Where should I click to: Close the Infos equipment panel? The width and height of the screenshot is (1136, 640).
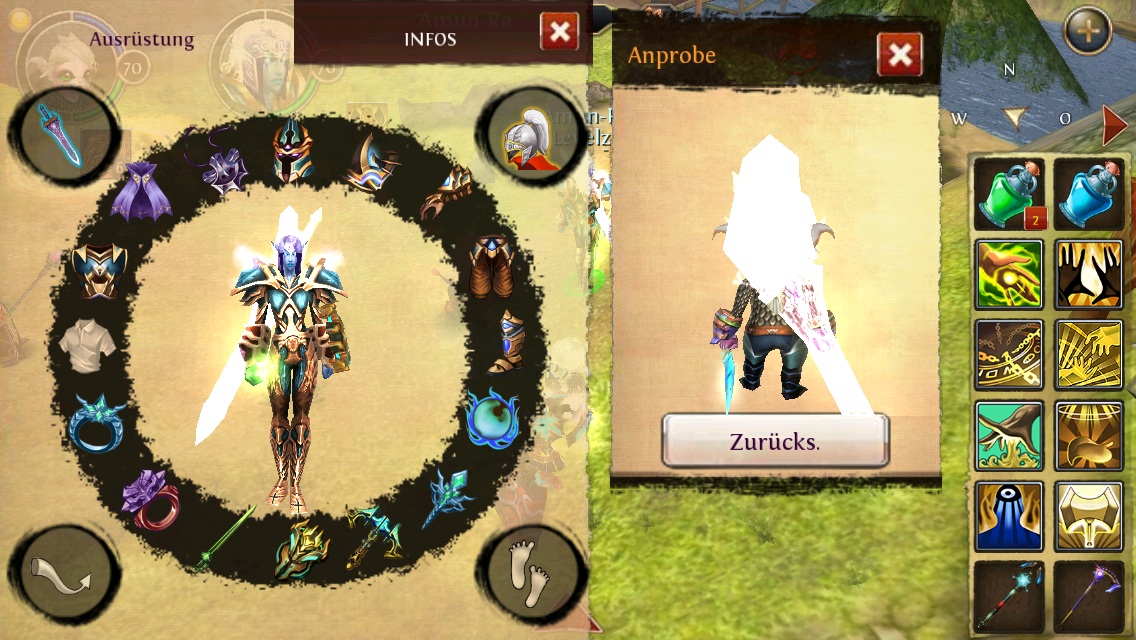tap(559, 32)
